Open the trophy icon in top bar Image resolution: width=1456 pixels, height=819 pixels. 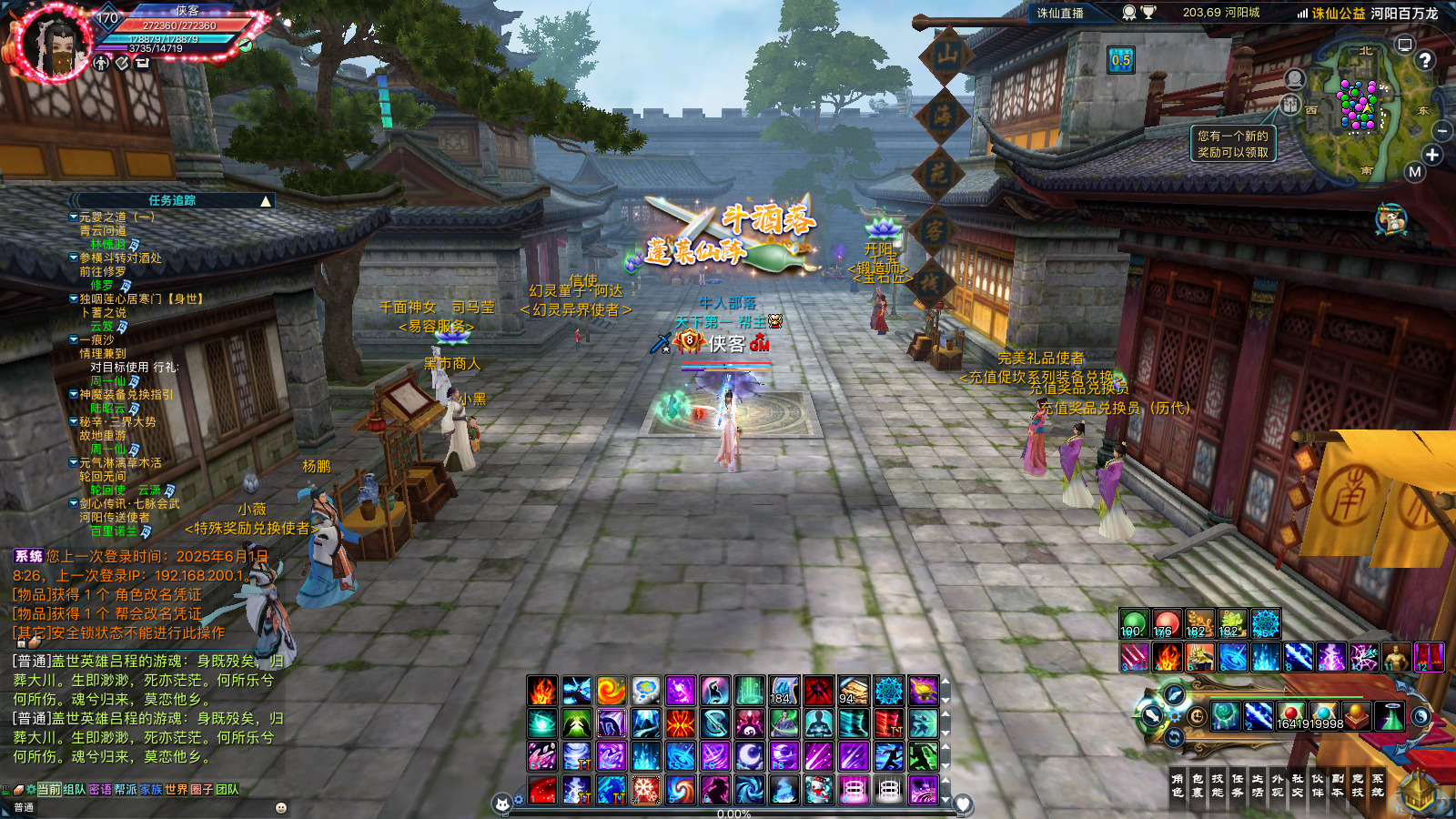click(x=1149, y=13)
